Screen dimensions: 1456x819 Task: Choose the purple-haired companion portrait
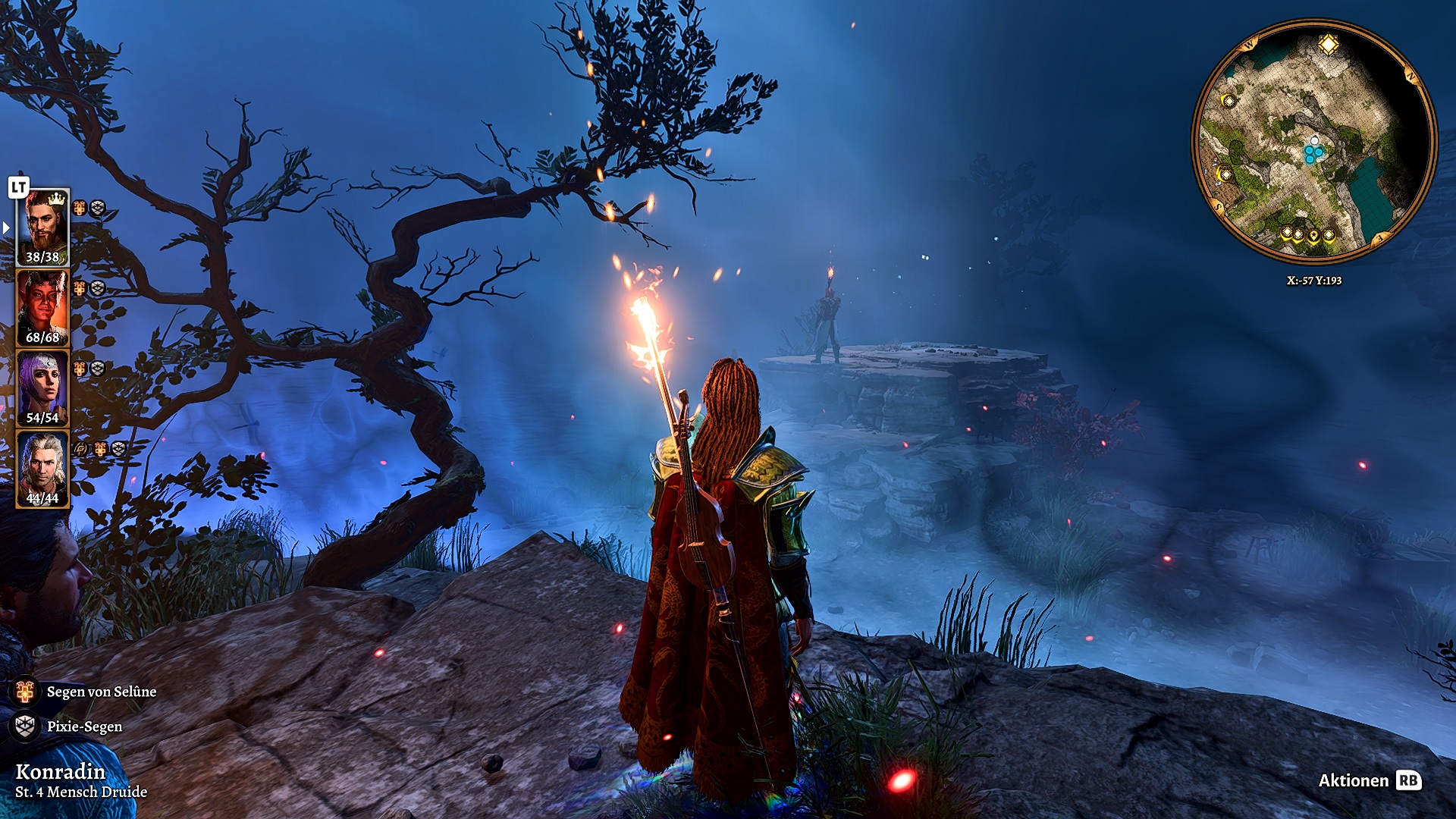pyautogui.click(x=42, y=388)
